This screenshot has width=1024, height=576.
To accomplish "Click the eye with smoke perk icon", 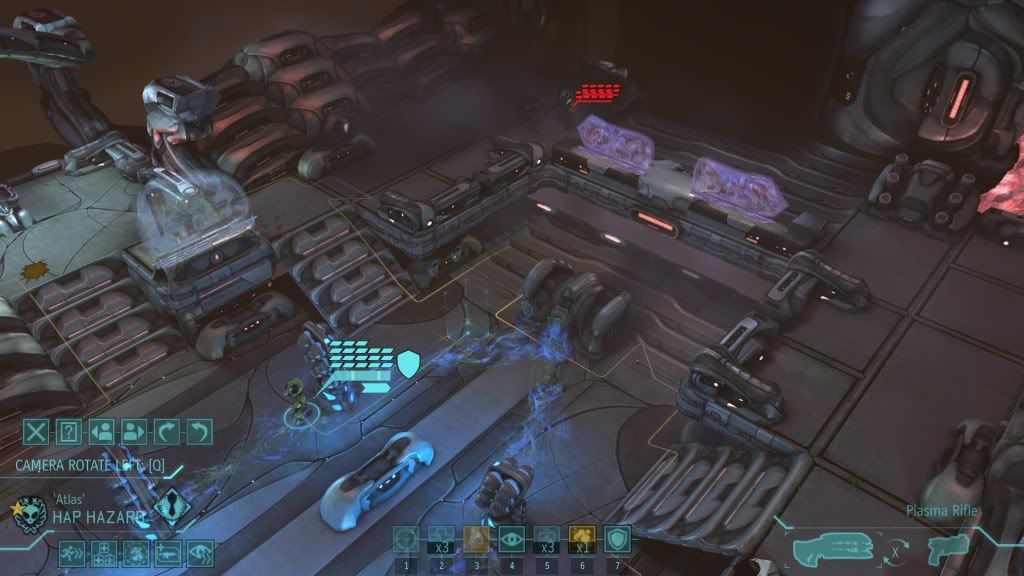I will (199, 552).
